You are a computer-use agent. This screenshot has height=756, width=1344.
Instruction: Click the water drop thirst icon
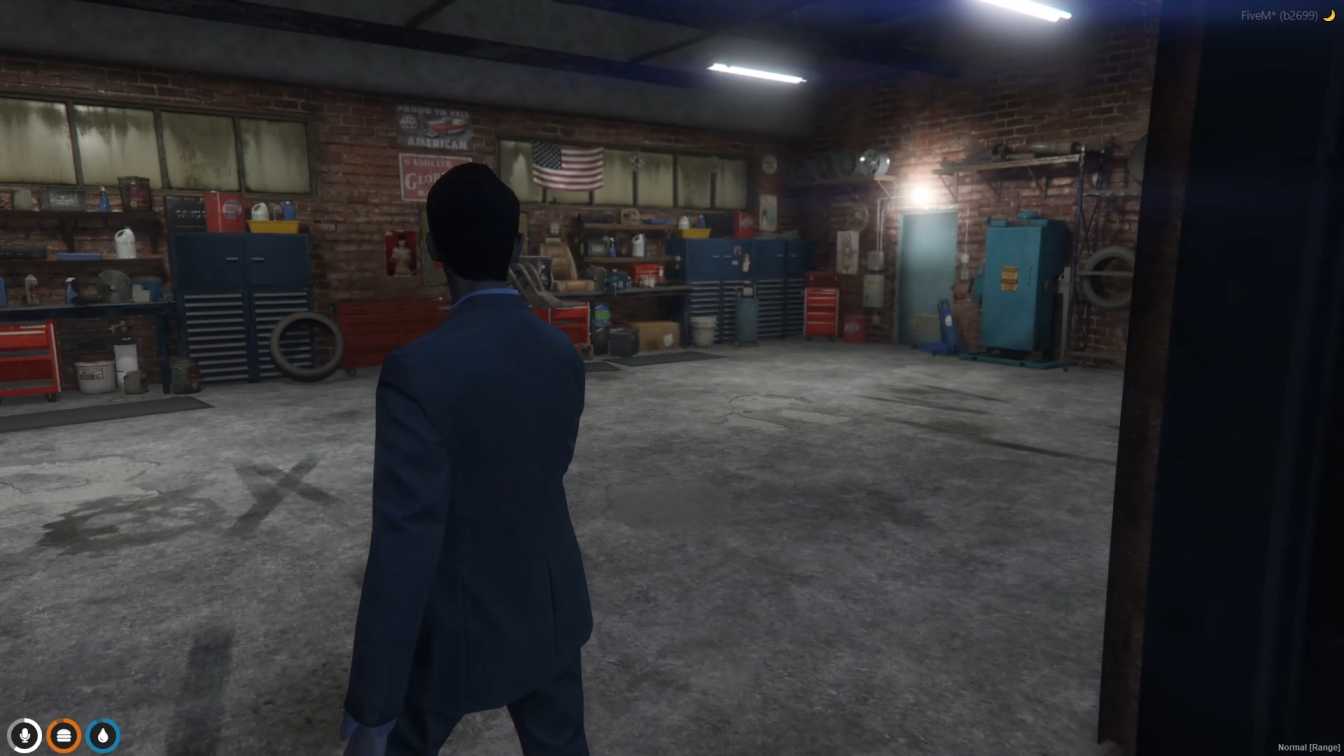click(103, 735)
